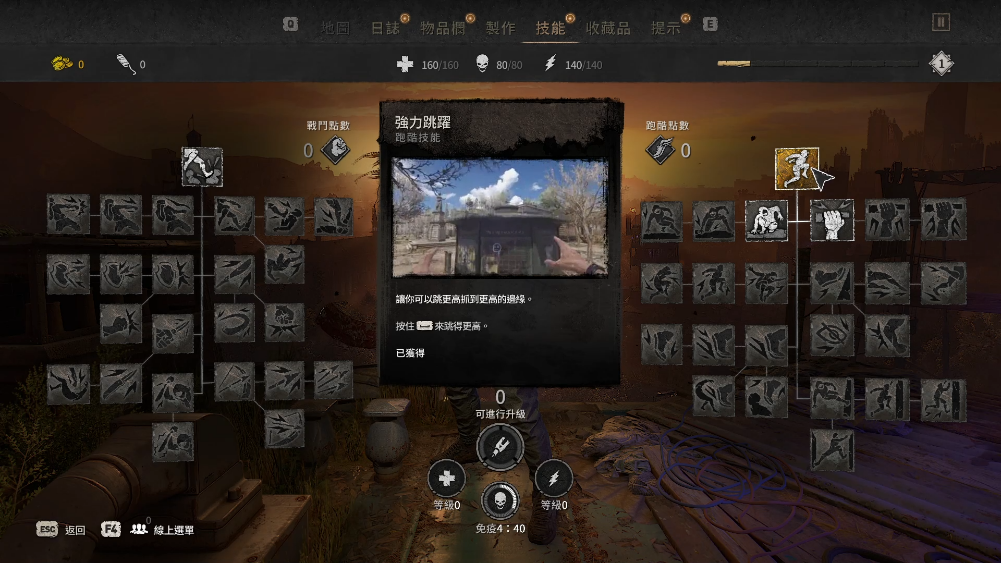Go to the 製作 crafting tab

(x=500, y=28)
